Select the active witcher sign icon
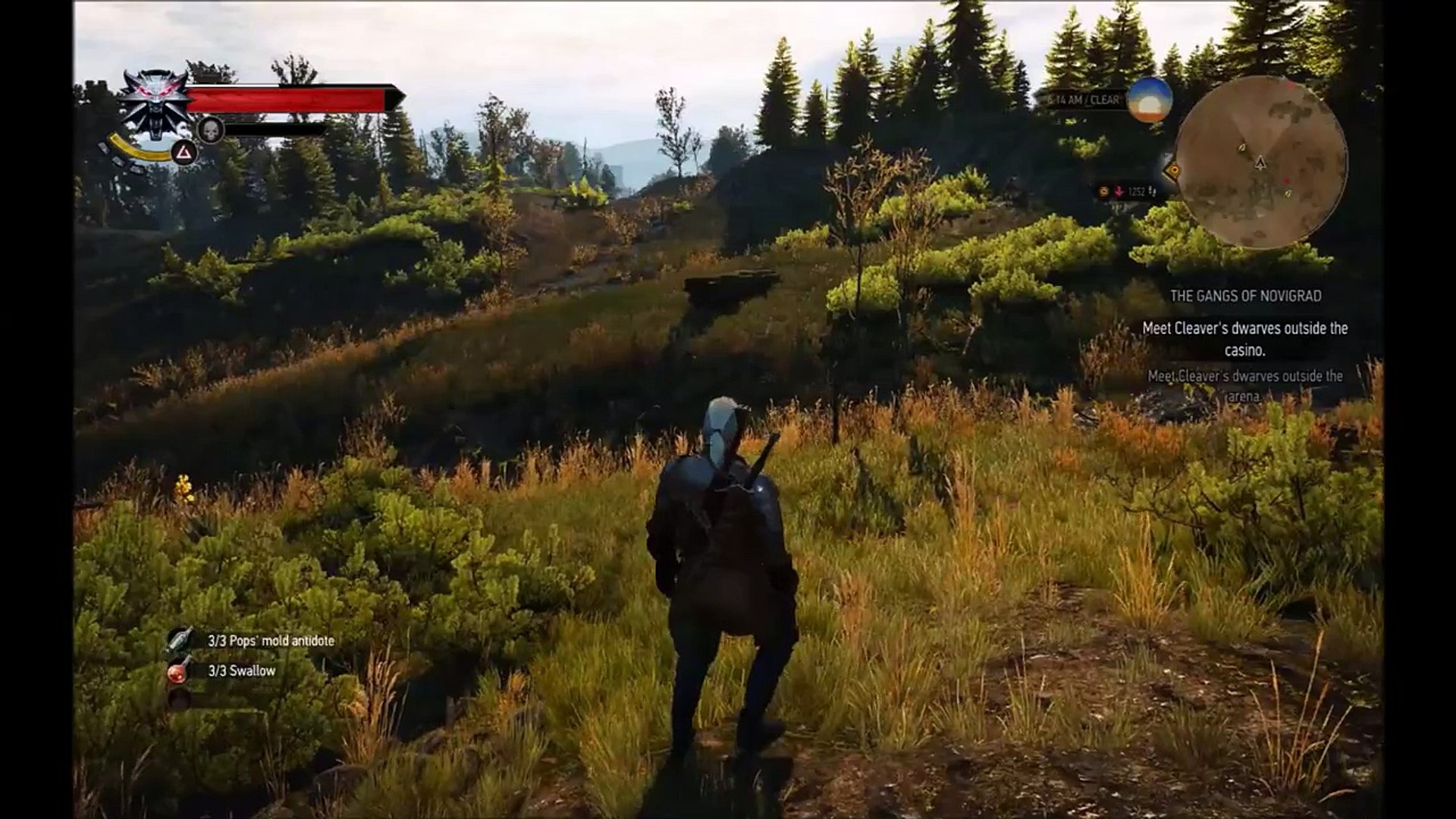The height and width of the screenshot is (819, 1456). (183, 154)
